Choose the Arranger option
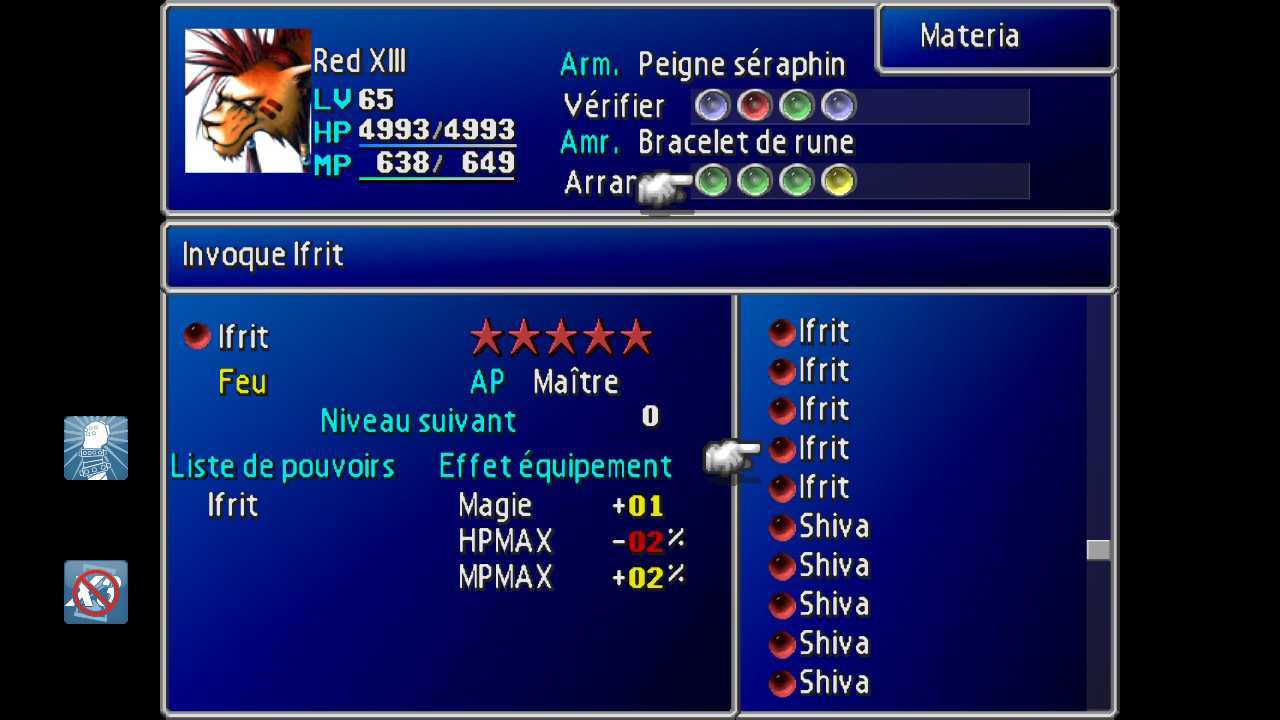 [x=602, y=182]
